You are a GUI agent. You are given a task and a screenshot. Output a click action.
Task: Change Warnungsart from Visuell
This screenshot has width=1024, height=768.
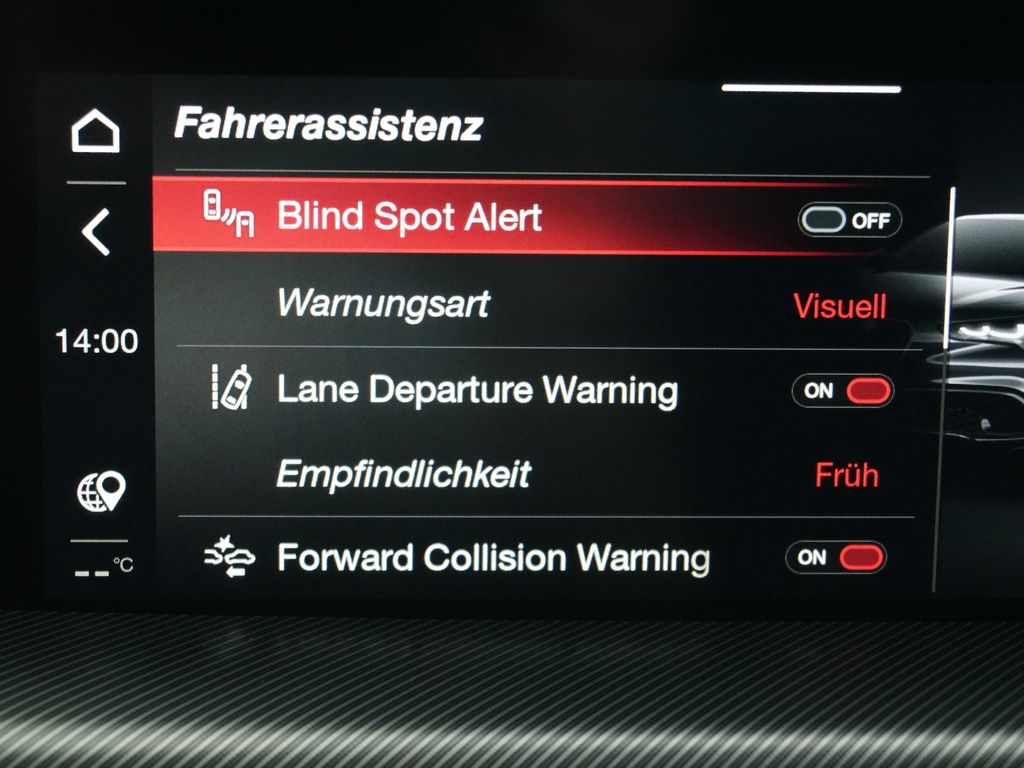[x=839, y=305]
